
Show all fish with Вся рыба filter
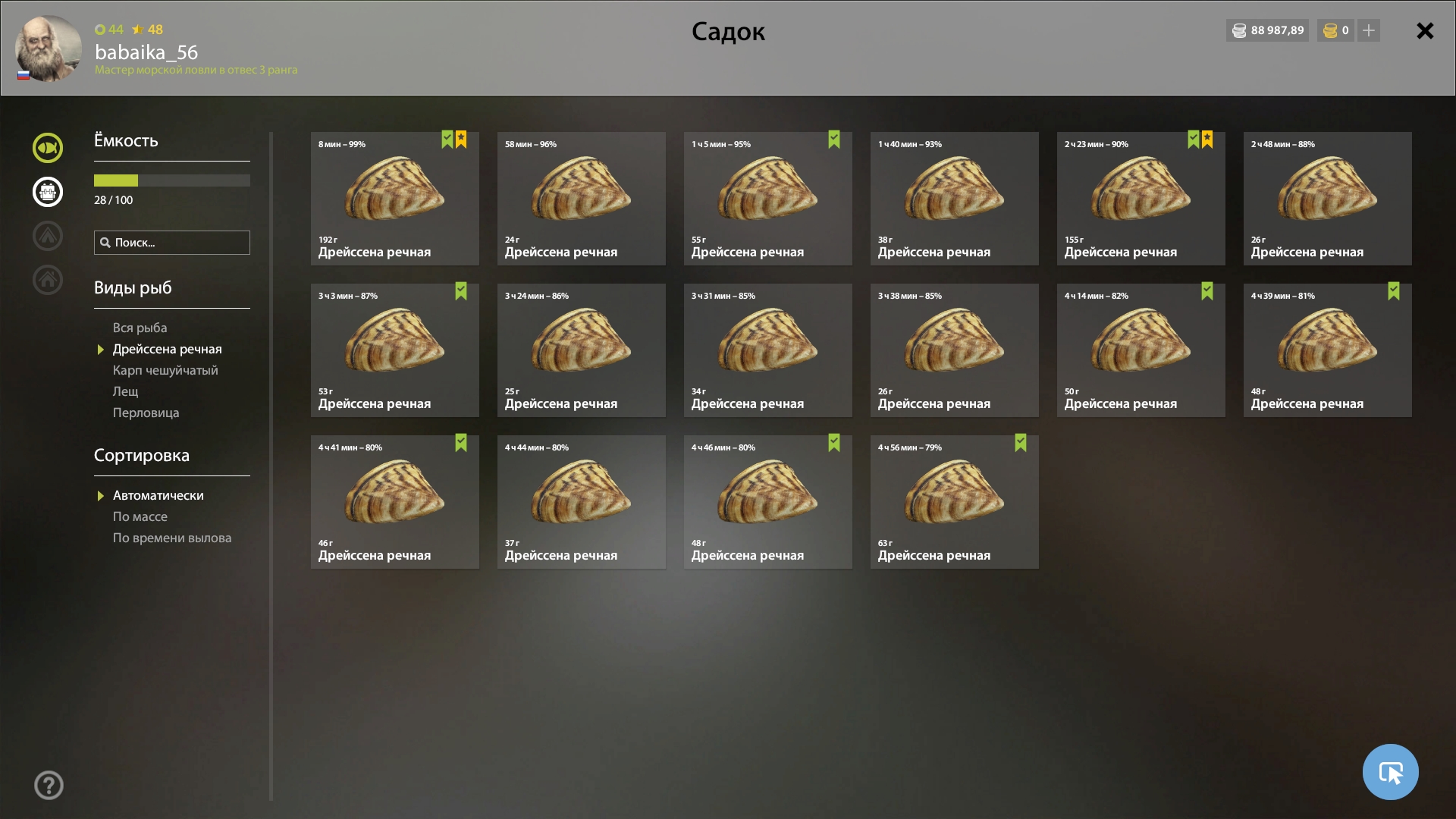point(140,328)
